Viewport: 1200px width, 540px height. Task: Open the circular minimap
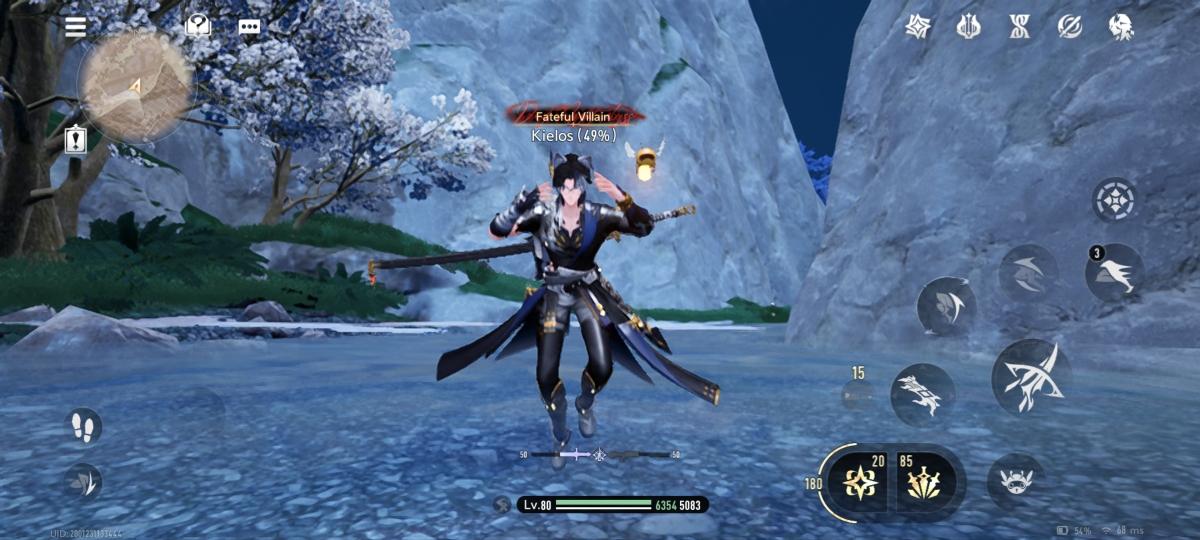[x=134, y=87]
